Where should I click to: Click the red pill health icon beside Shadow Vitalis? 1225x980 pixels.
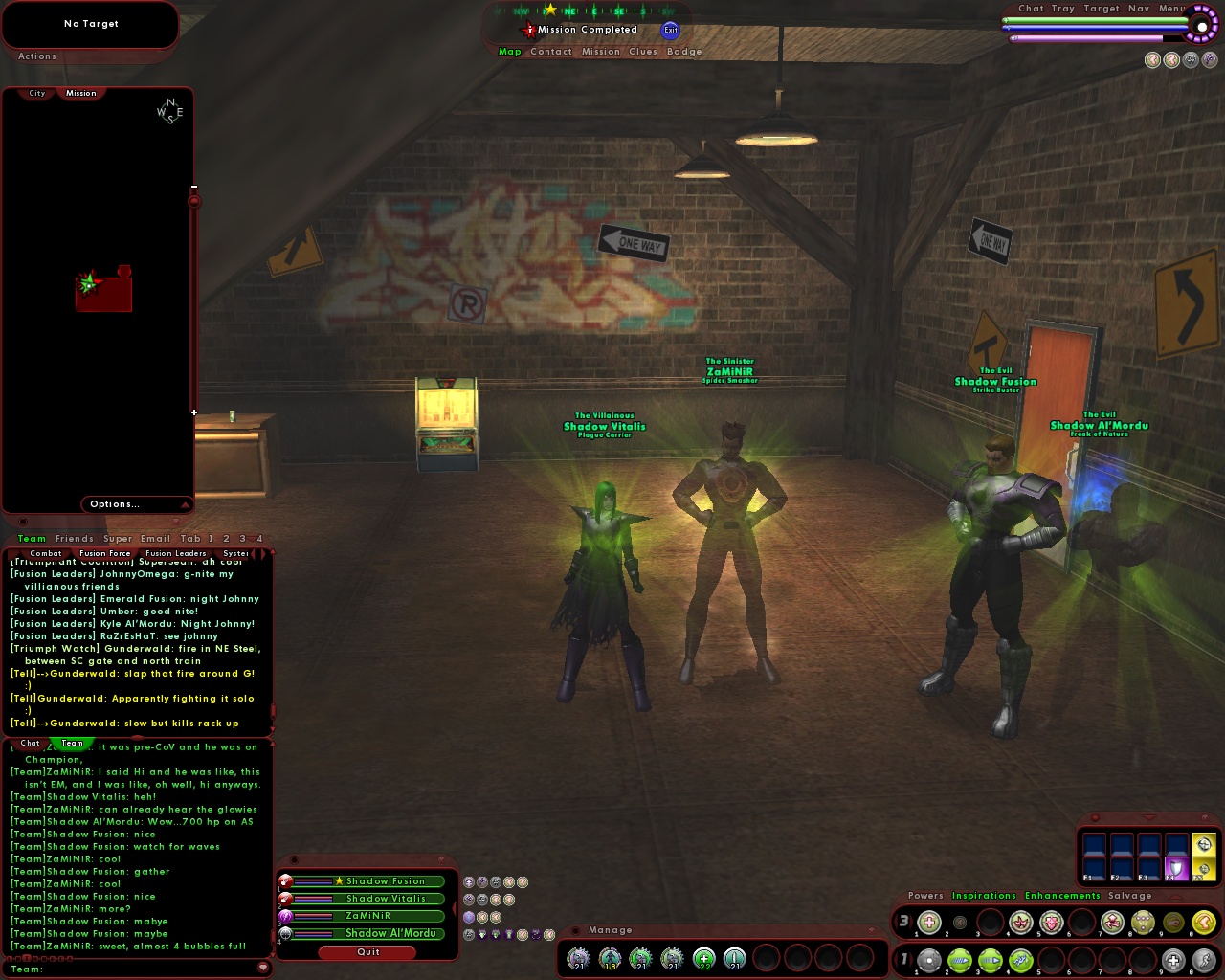[285, 898]
